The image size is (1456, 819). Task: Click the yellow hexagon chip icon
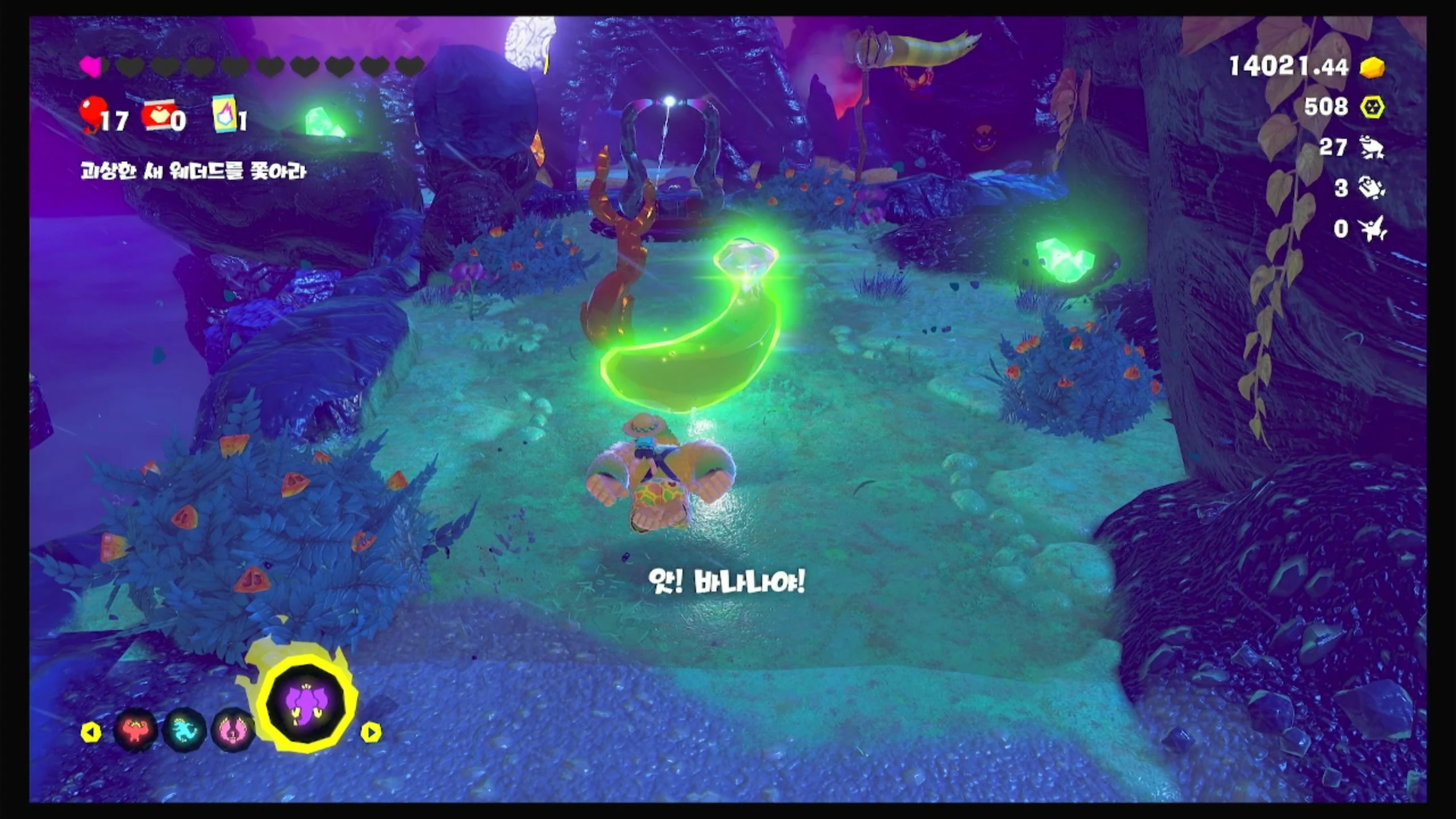pyautogui.click(x=1372, y=107)
